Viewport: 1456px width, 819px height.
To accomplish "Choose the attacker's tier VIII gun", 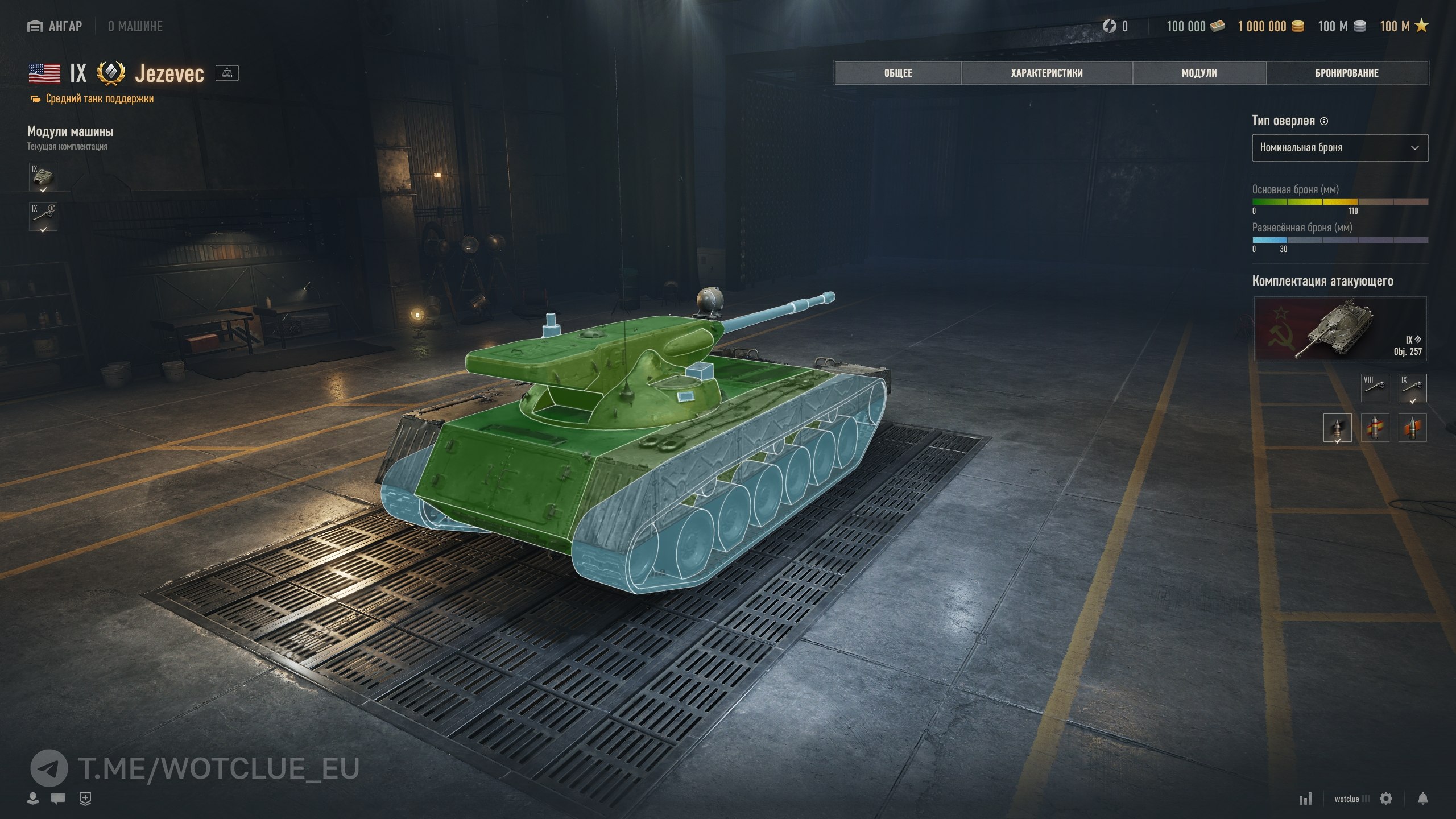I will pyautogui.click(x=1375, y=387).
